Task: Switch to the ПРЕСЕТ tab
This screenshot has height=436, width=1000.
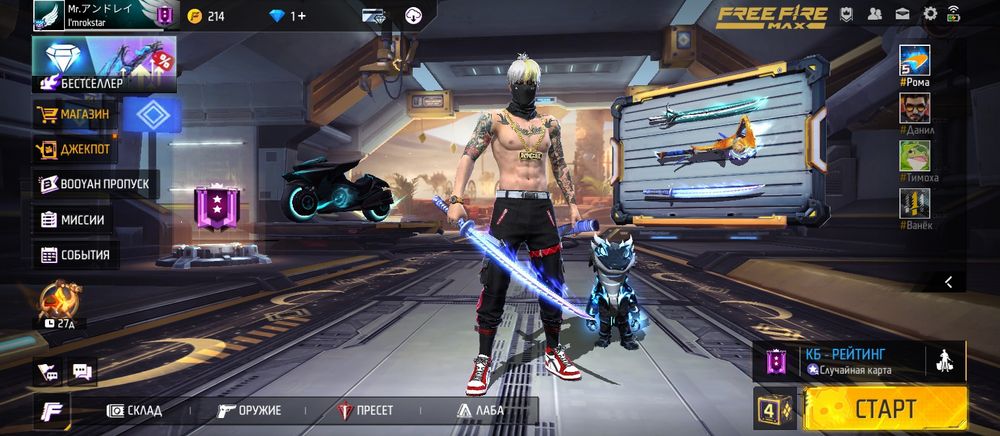Action: (x=366, y=410)
